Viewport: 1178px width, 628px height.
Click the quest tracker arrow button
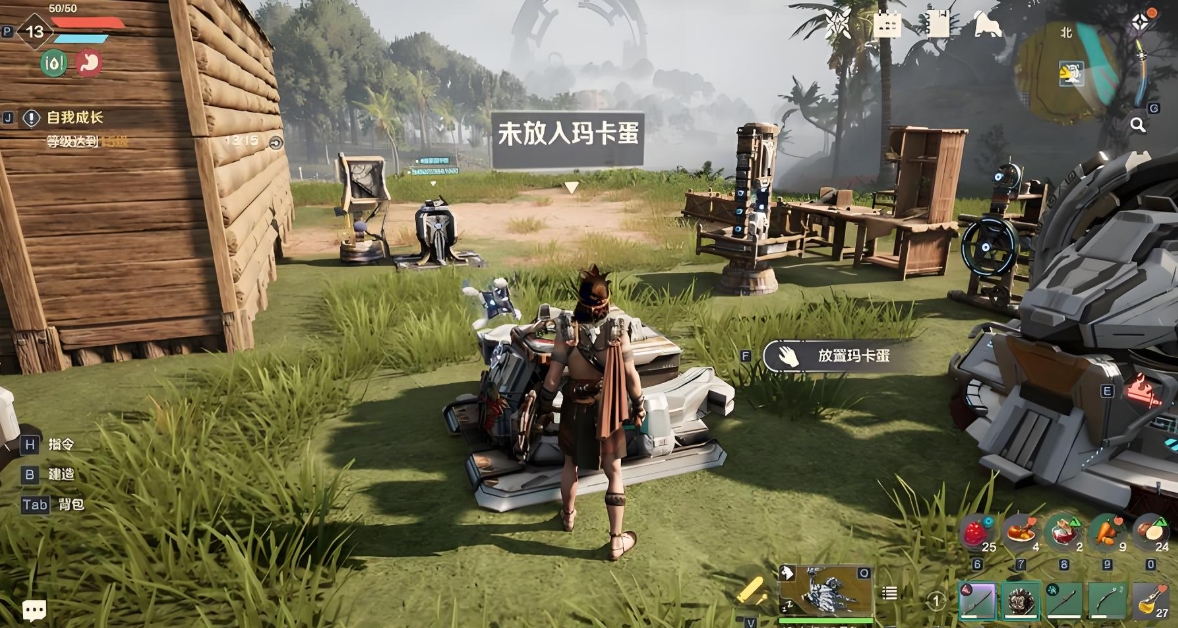(x=276, y=142)
